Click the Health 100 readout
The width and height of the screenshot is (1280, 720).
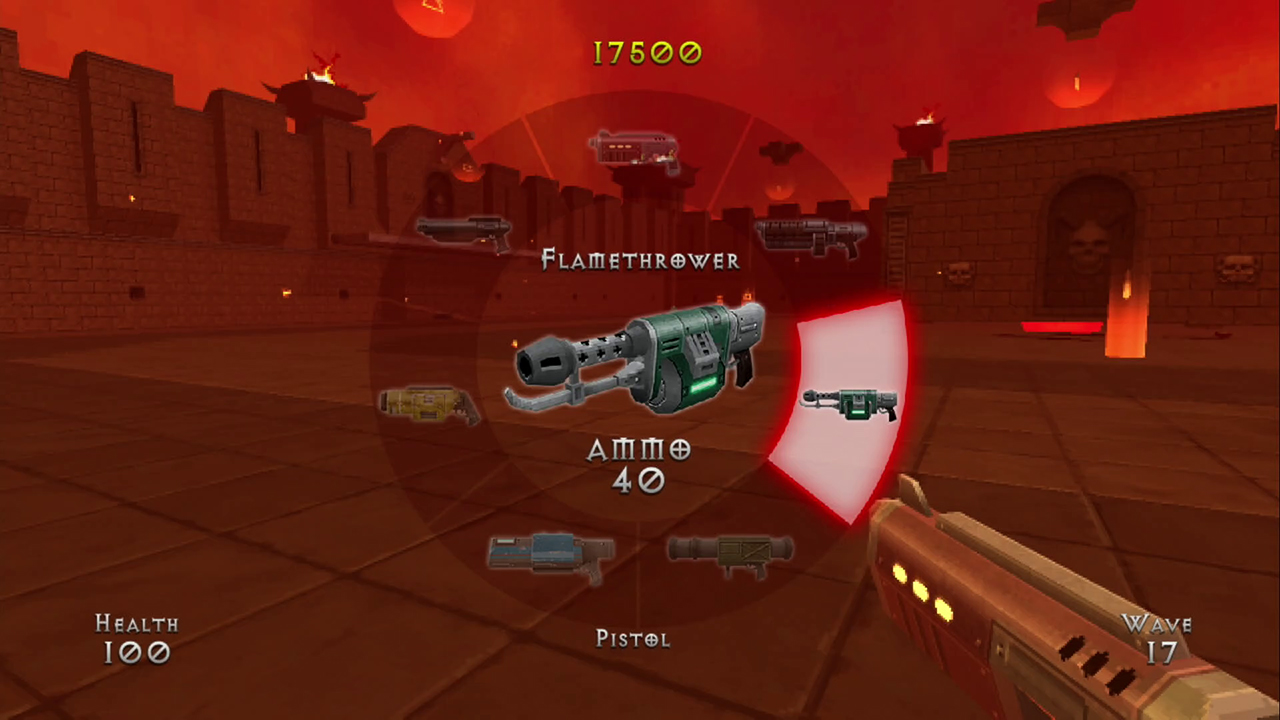(137, 640)
